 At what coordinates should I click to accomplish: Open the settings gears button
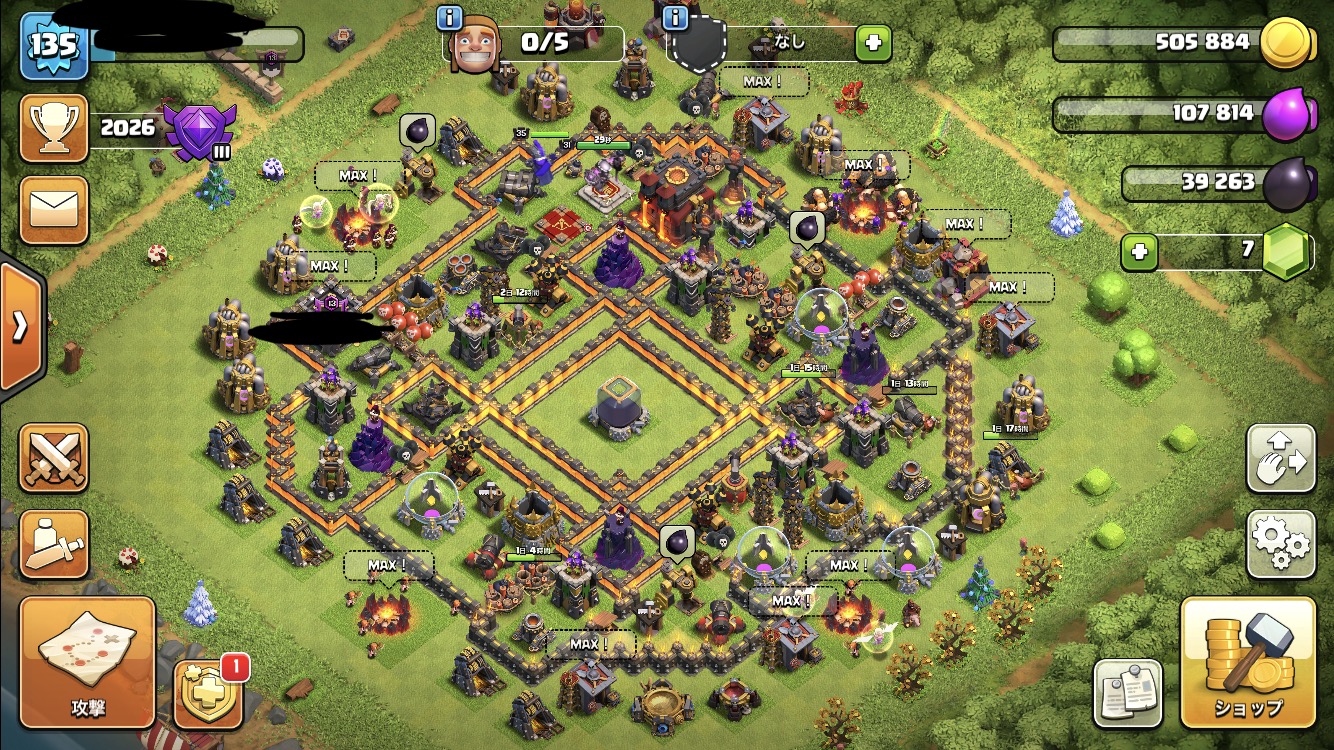tap(1281, 544)
